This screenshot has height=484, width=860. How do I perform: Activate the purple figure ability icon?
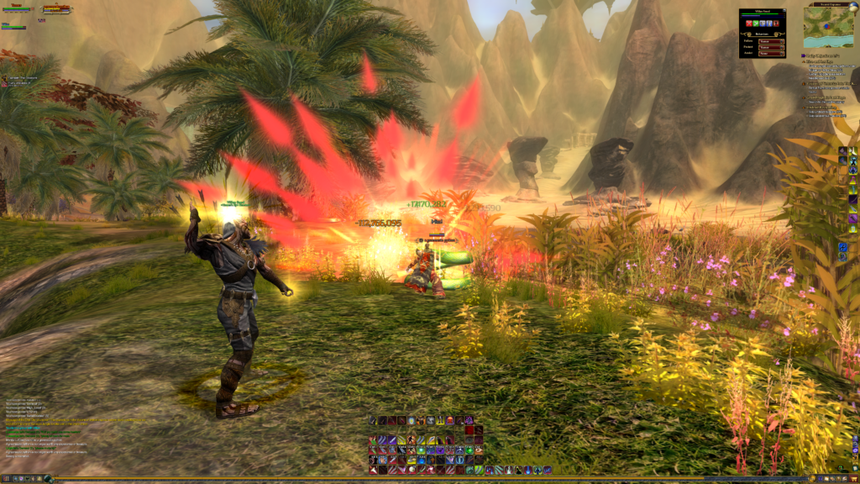click(x=469, y=420)
